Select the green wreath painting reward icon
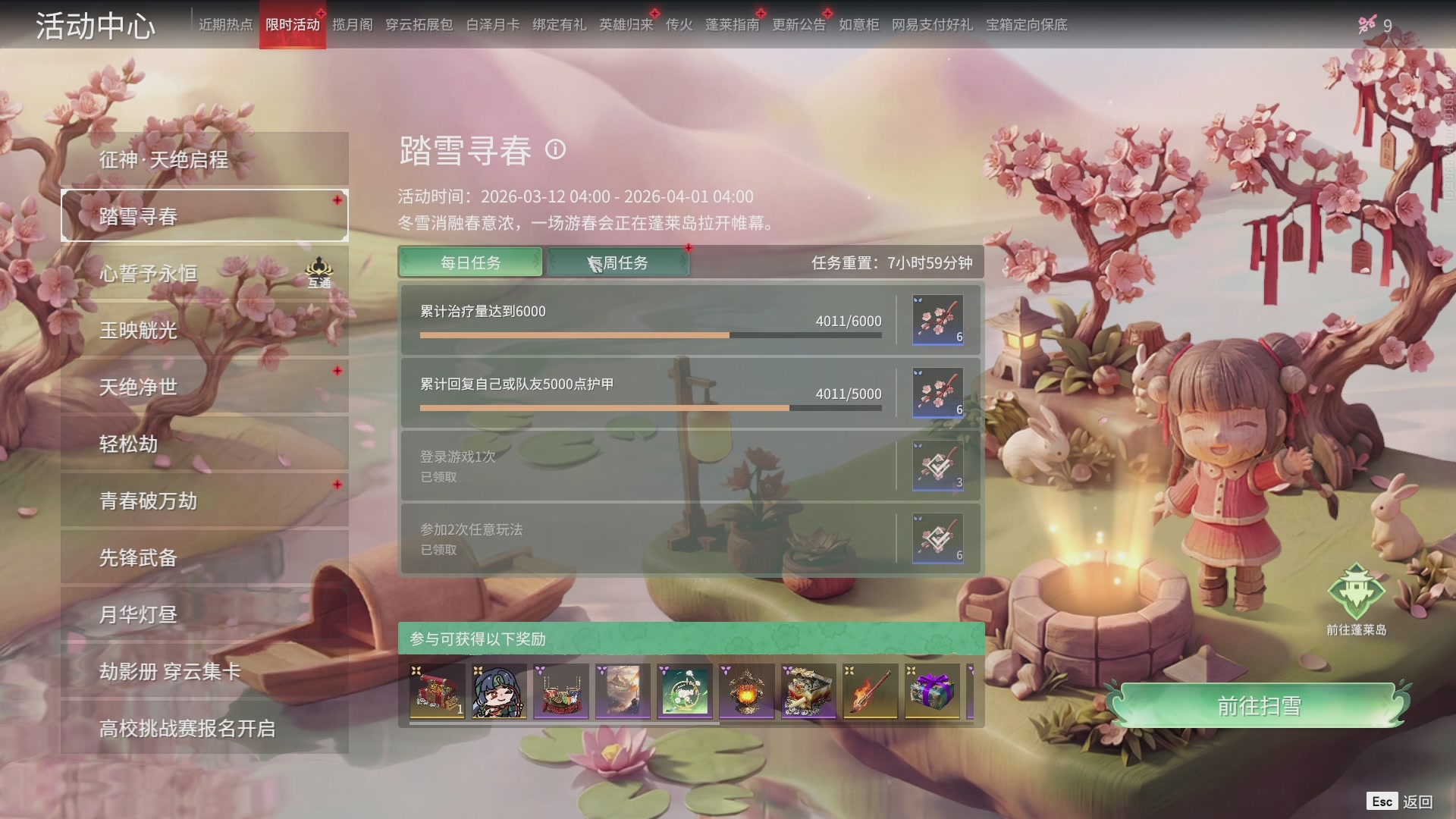 point(684,691)
